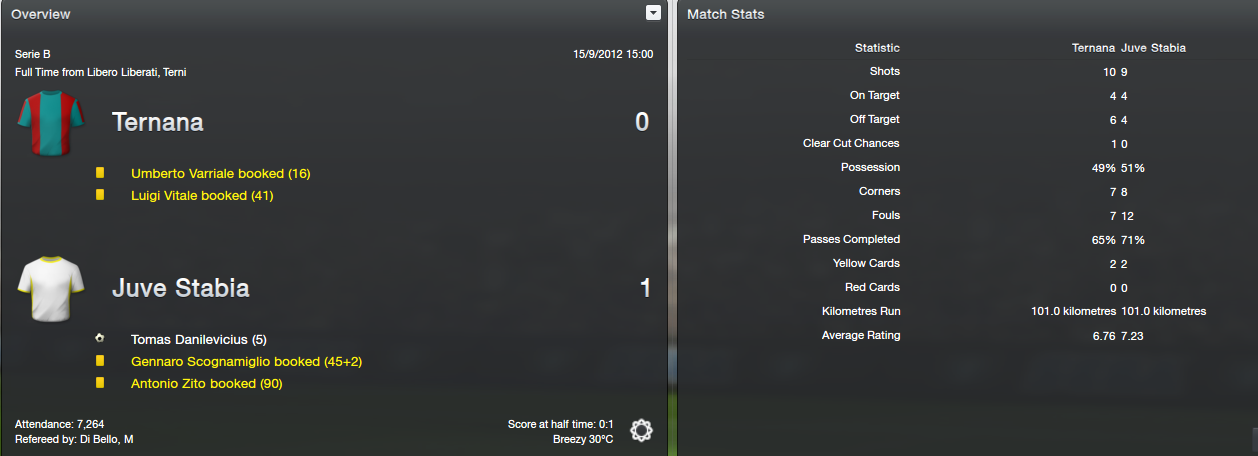Select Juve Stabia team name
Screen dimensions: 1258x456
coord(180,289)
